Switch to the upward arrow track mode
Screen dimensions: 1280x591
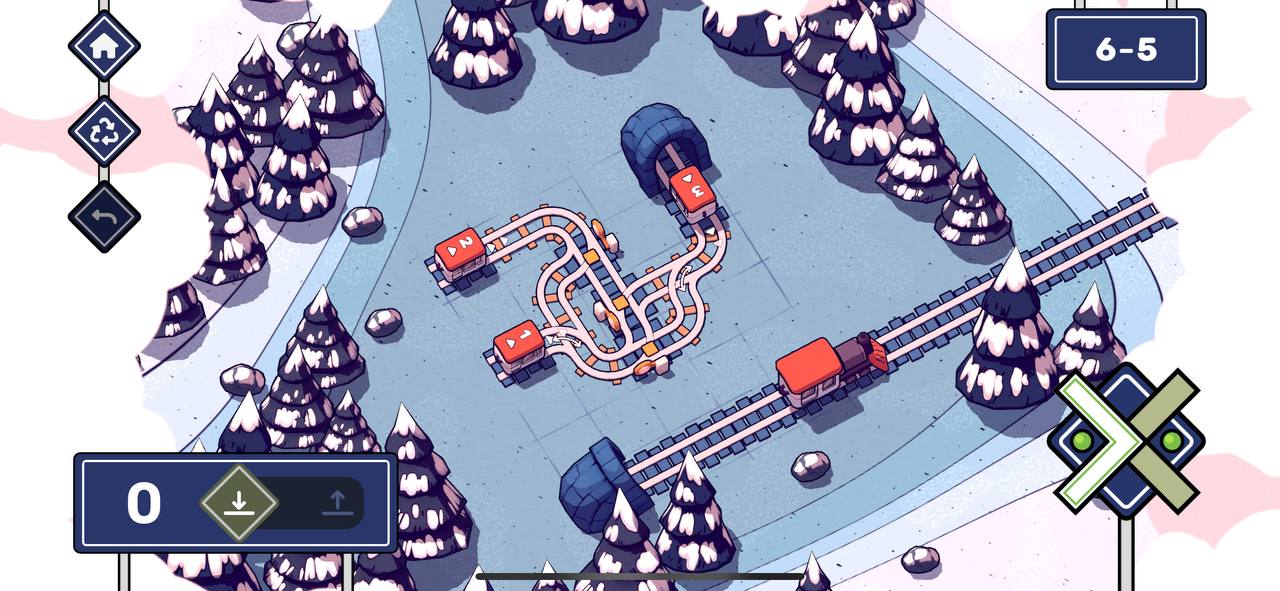point(336,502)
